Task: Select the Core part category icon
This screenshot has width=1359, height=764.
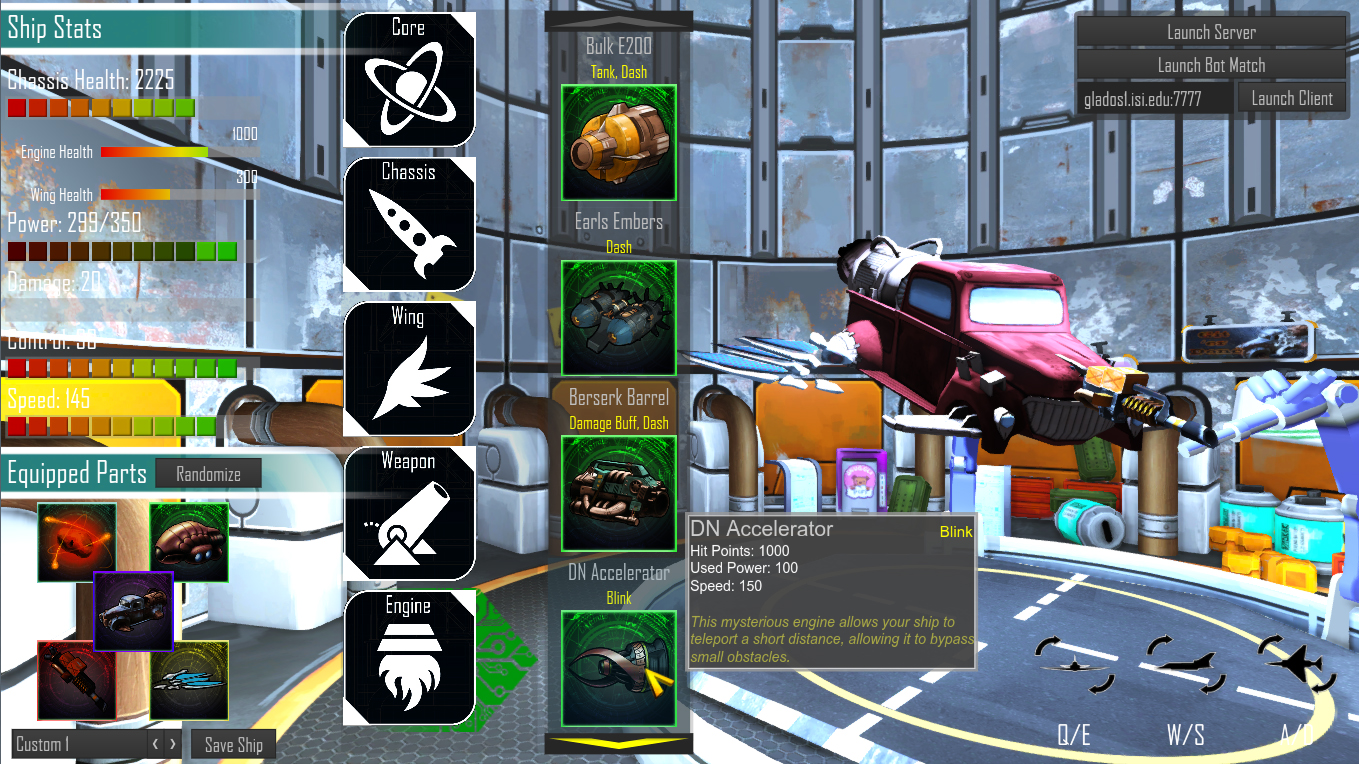Action: [409, 78]
